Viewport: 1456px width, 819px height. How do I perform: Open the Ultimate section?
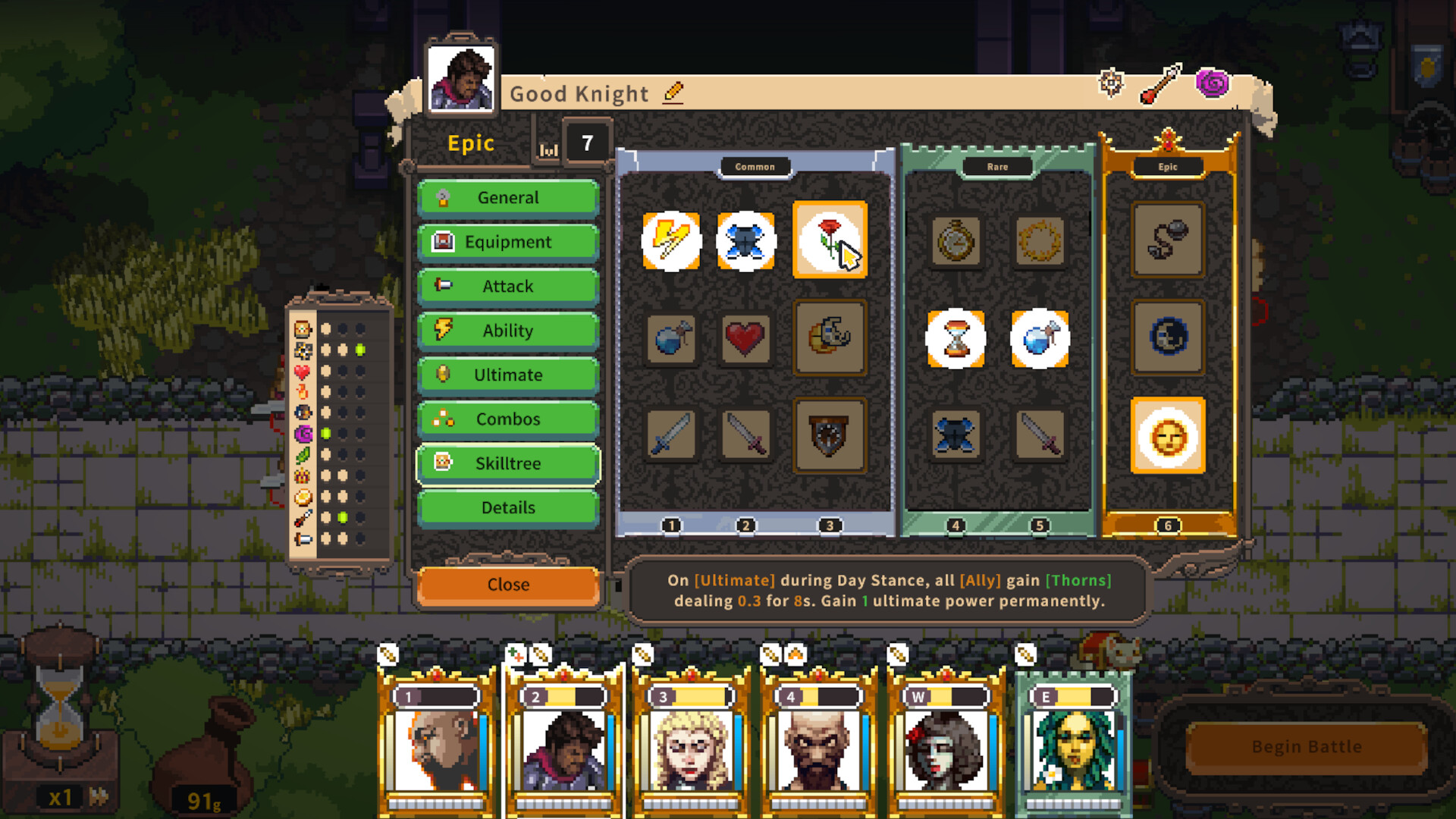point(507,375)
